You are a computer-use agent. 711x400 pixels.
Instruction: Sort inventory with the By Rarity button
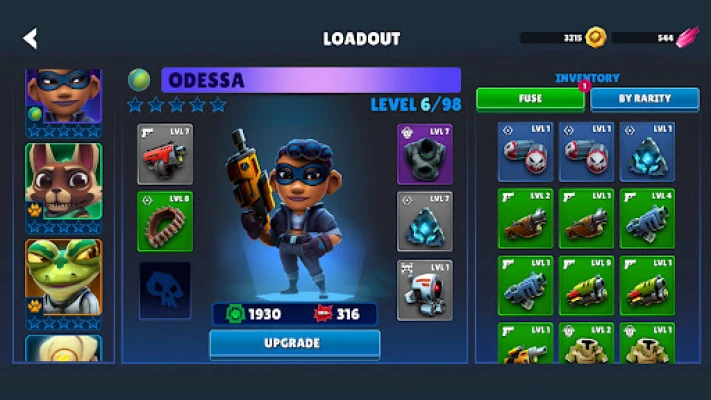point(644,98)
